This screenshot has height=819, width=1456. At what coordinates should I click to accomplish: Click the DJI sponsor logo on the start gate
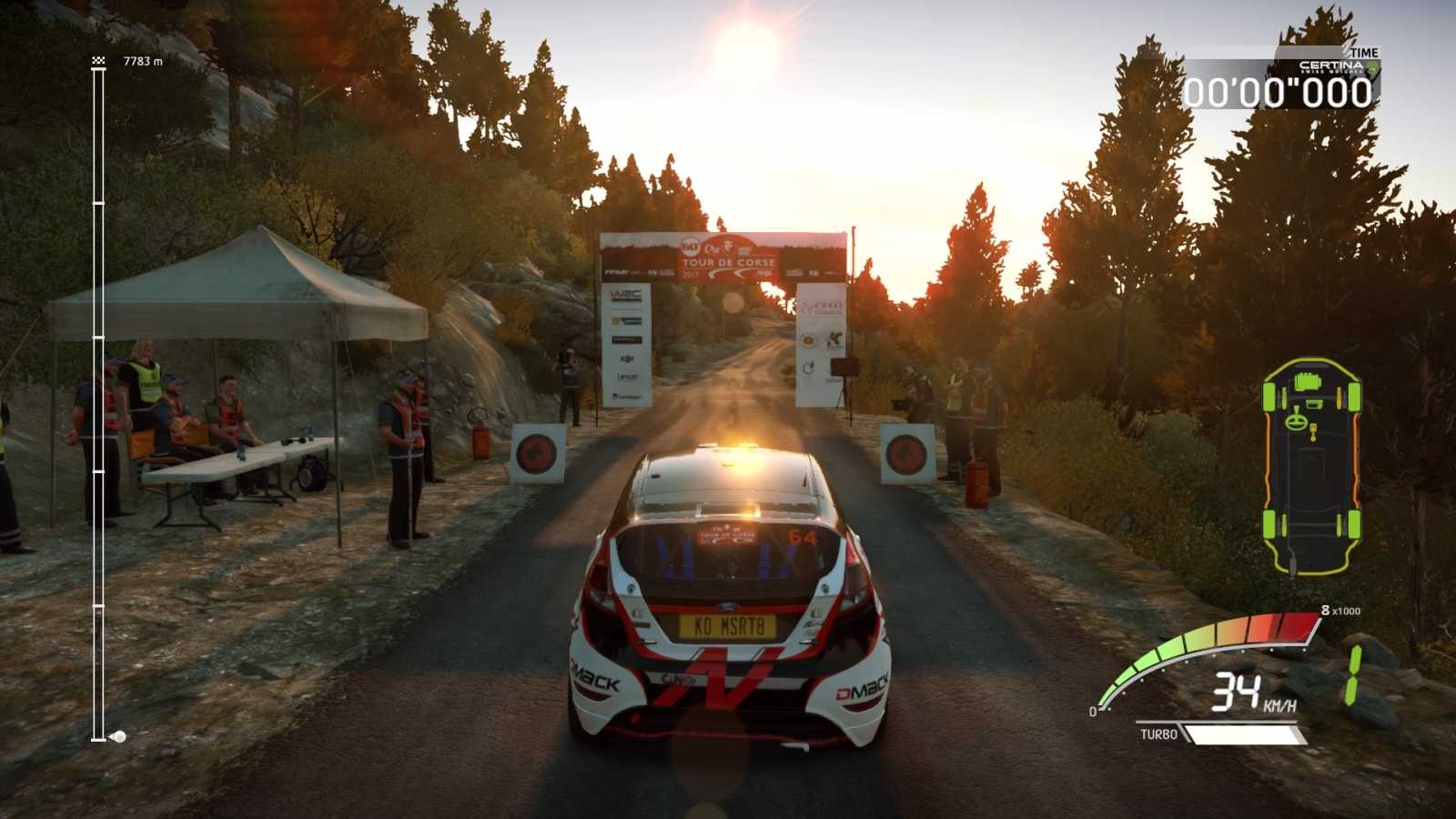625,359
